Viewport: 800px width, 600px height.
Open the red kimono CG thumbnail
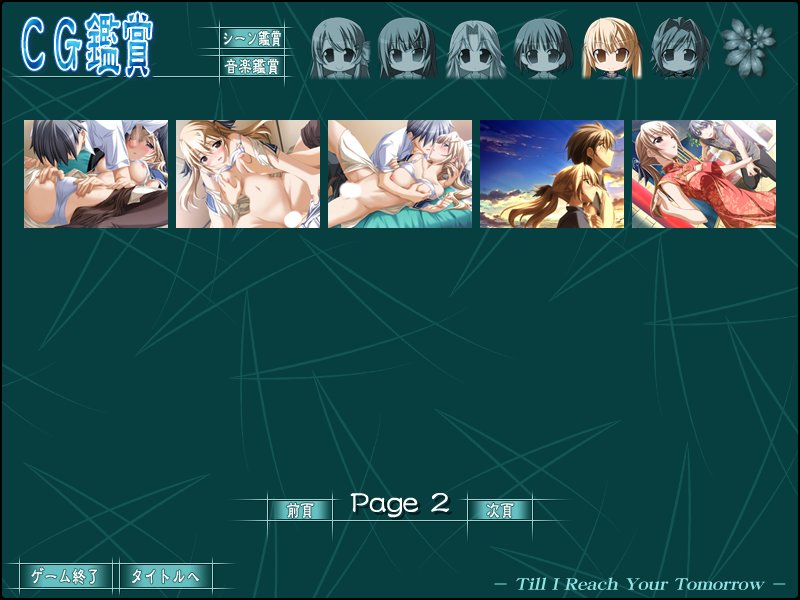point(704,174)
